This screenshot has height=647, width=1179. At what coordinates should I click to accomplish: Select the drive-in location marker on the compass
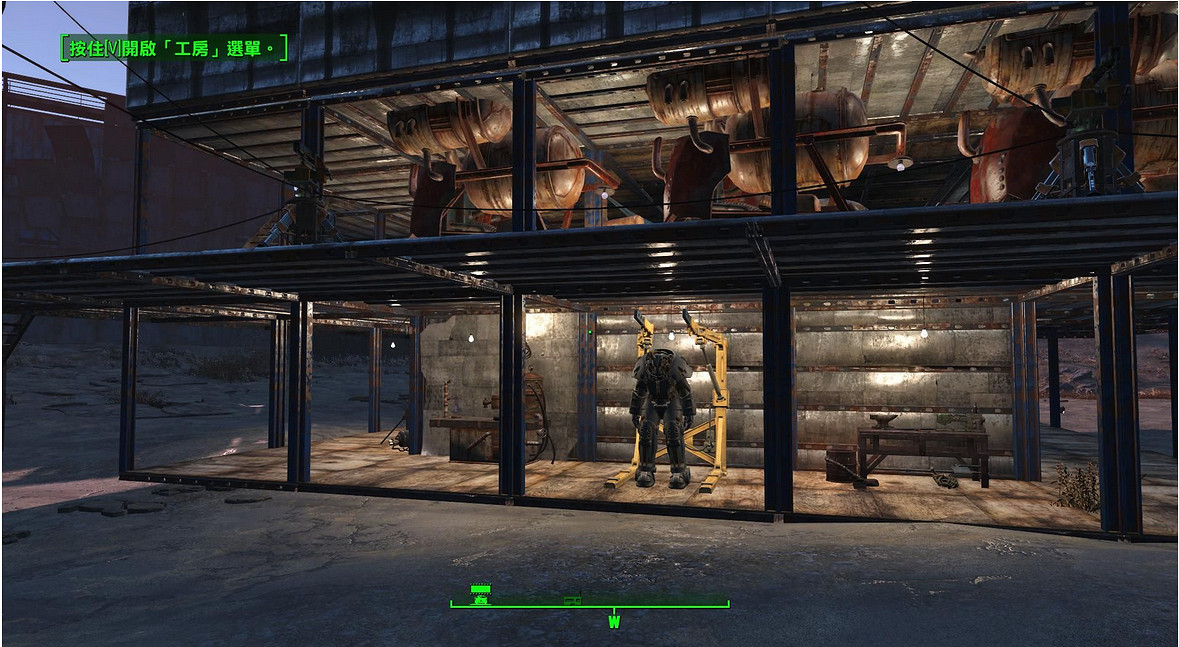tap(481, 593)
